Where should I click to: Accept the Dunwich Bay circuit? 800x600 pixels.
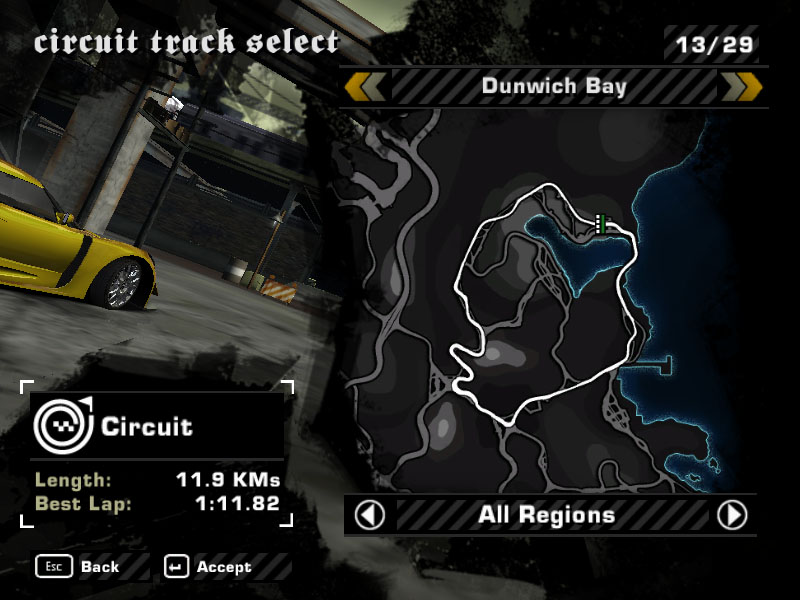pos(210,567)
